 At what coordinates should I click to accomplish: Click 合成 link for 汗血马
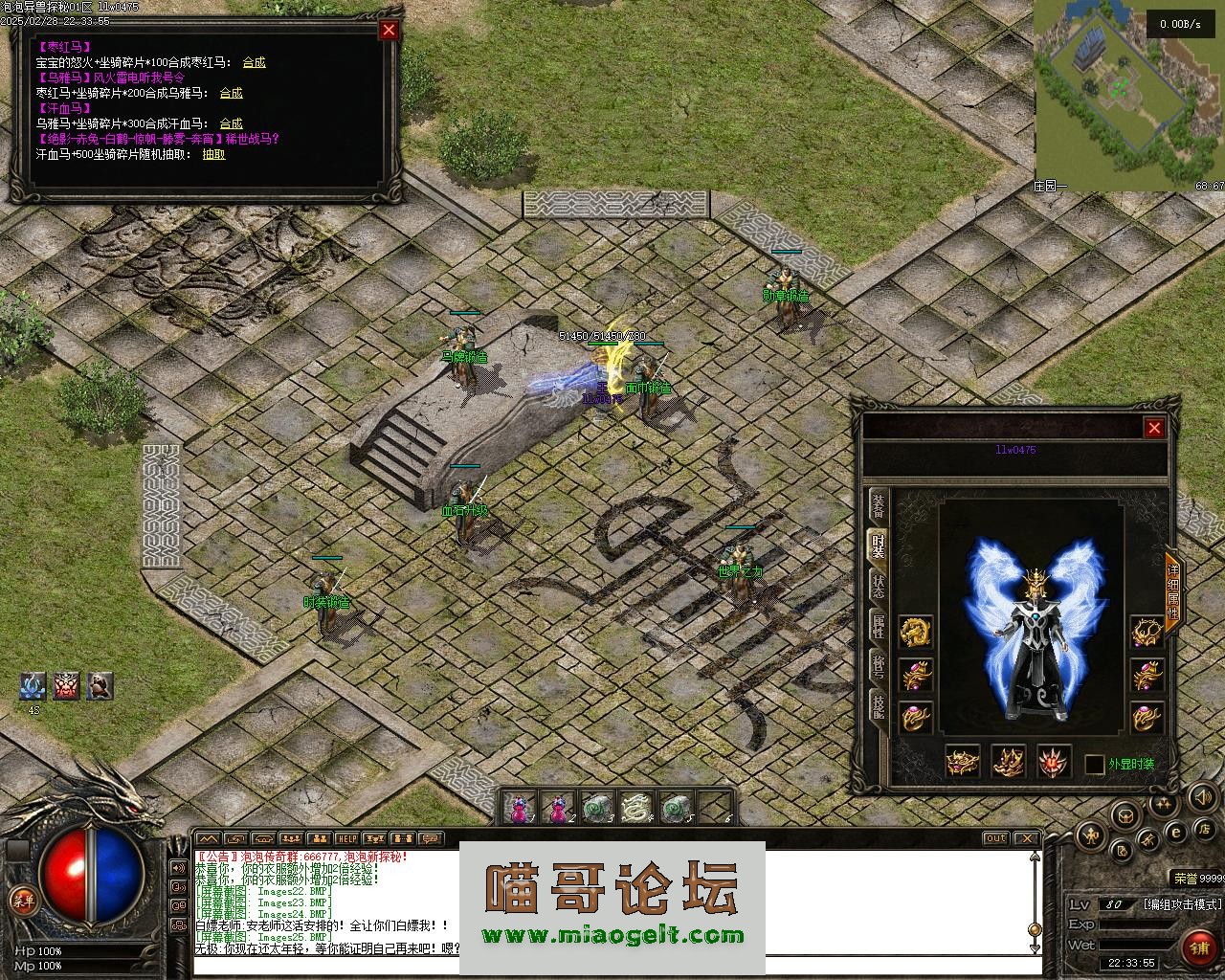(231, 123)
